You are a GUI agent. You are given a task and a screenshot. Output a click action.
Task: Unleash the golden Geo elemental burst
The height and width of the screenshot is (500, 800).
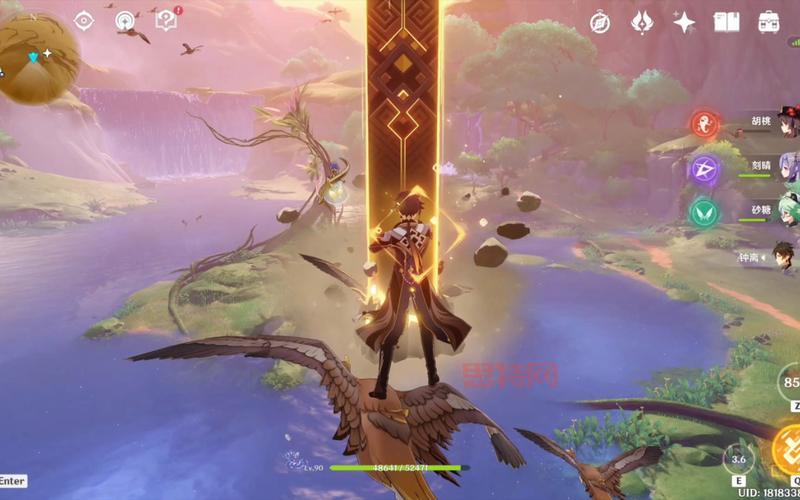[786, 451]
